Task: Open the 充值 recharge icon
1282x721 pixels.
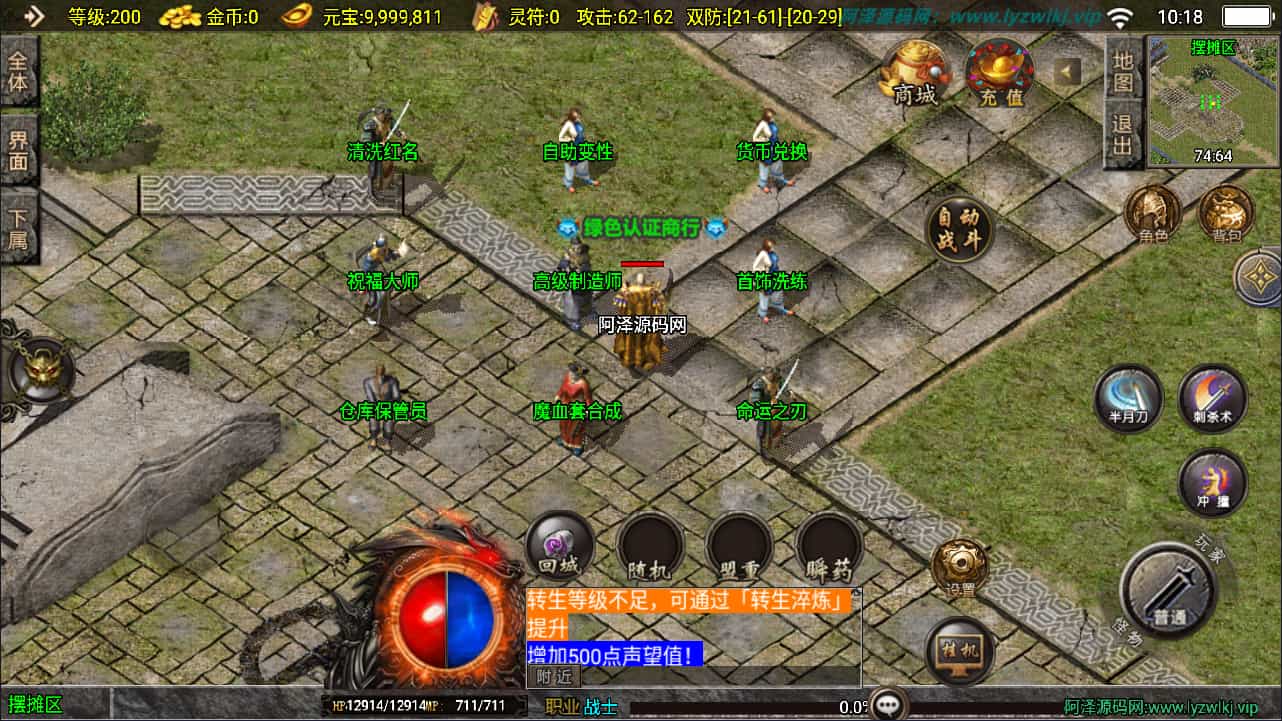Action: pyautogui.click(x=999, y=70)
